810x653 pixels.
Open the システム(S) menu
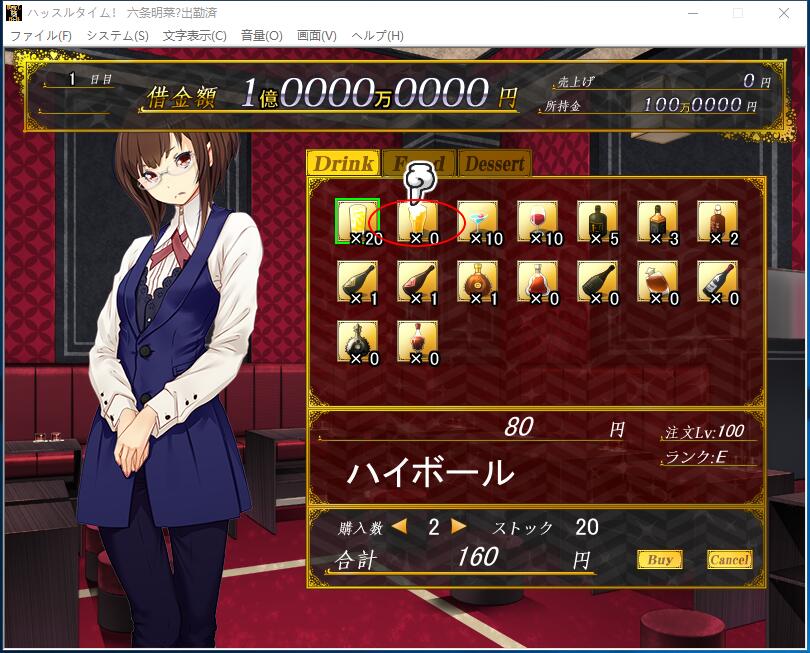[x=117, y=35]
